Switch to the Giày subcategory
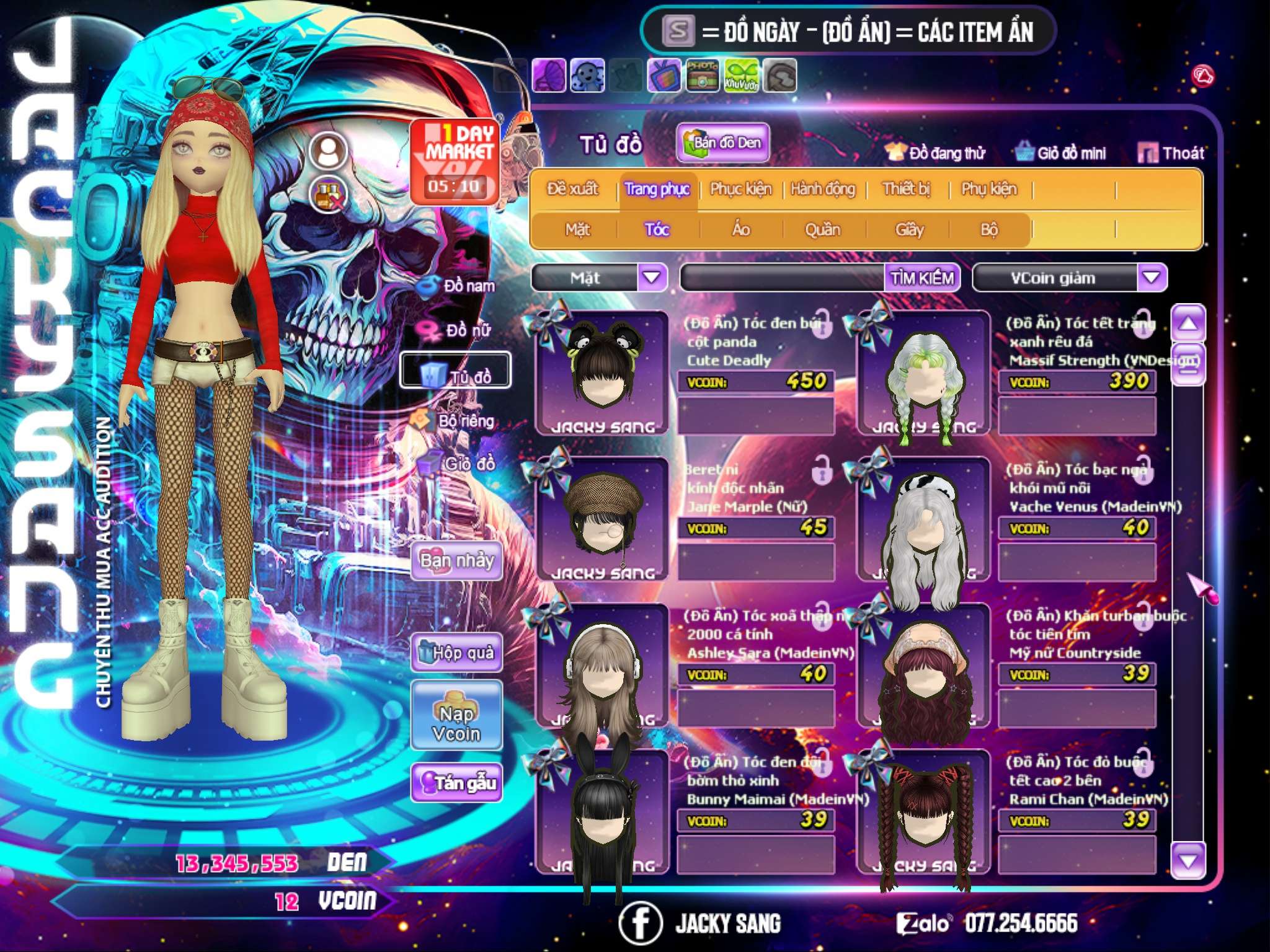The image size is (1270, 952). [x=909, y=229]
